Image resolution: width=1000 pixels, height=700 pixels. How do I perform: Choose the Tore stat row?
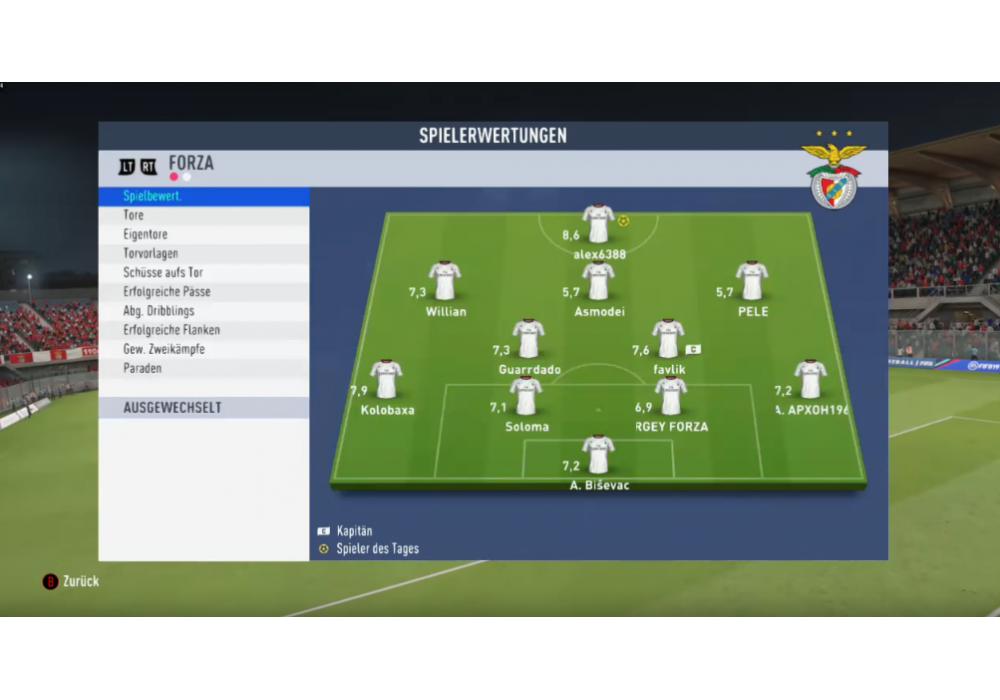pos(203,216)
